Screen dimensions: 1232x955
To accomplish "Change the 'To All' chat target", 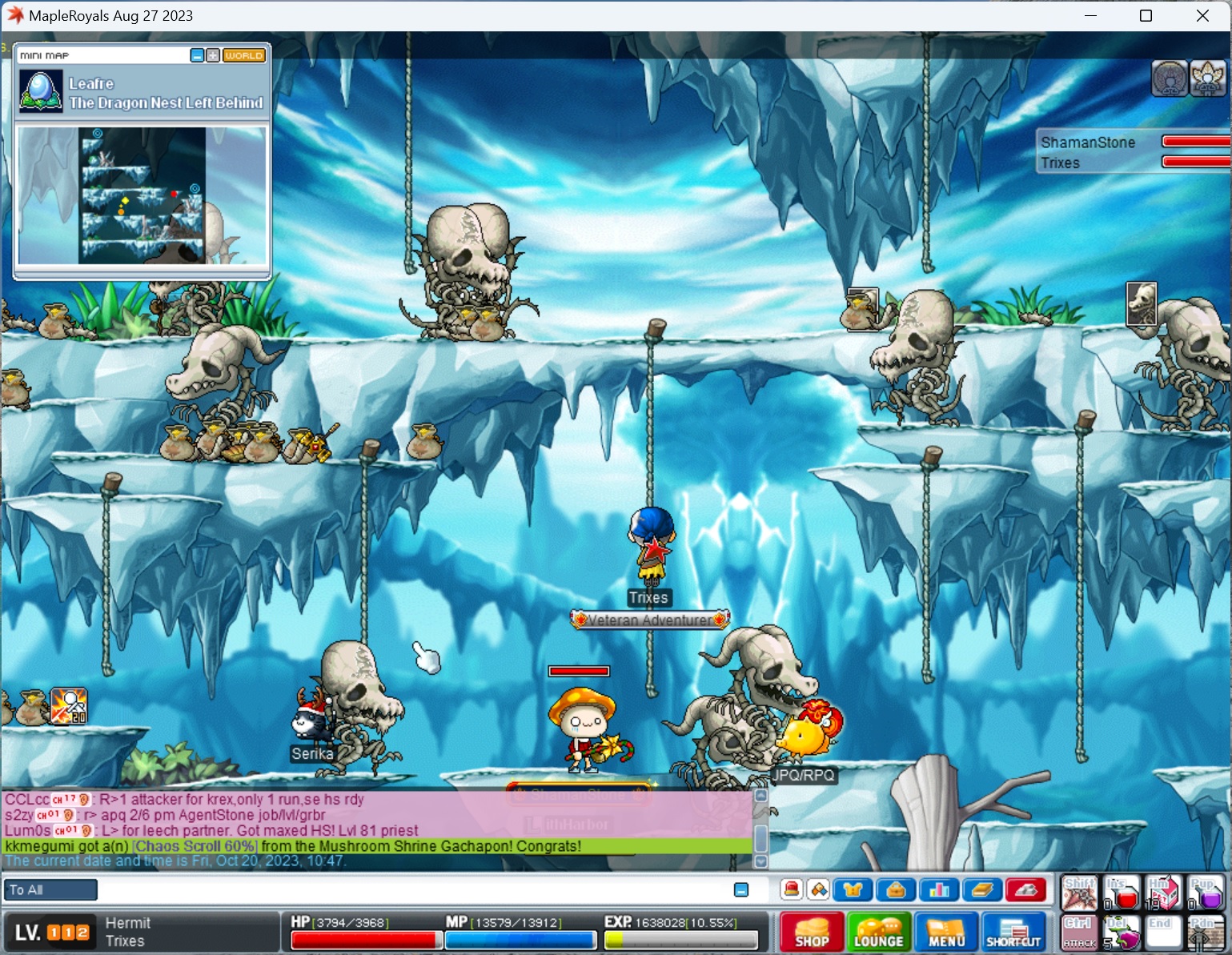I will point(50,889).
